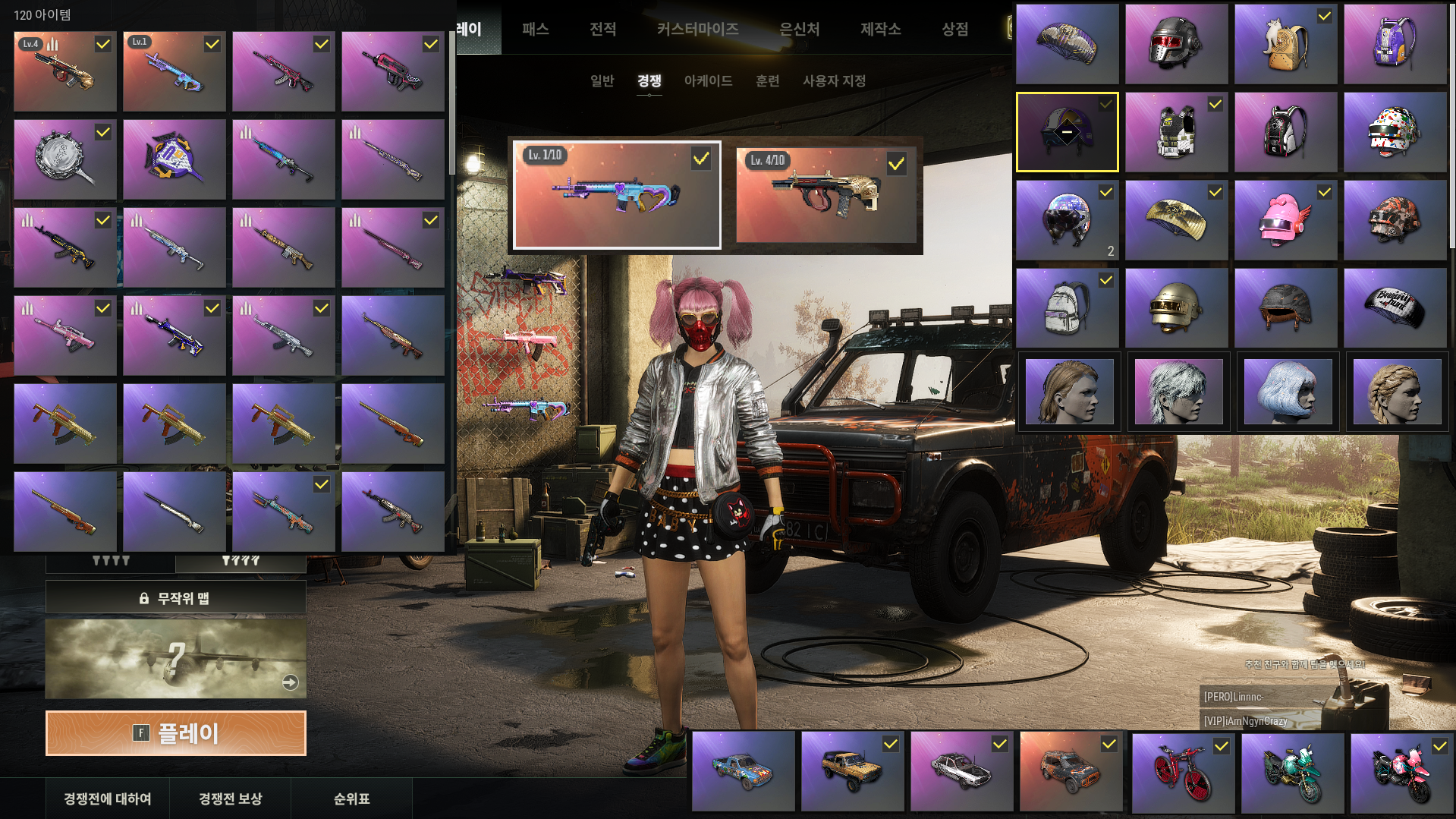Start matchmaking with the 플레이 button
Viewport: 1456px width, 819px height.
[176, 733]
